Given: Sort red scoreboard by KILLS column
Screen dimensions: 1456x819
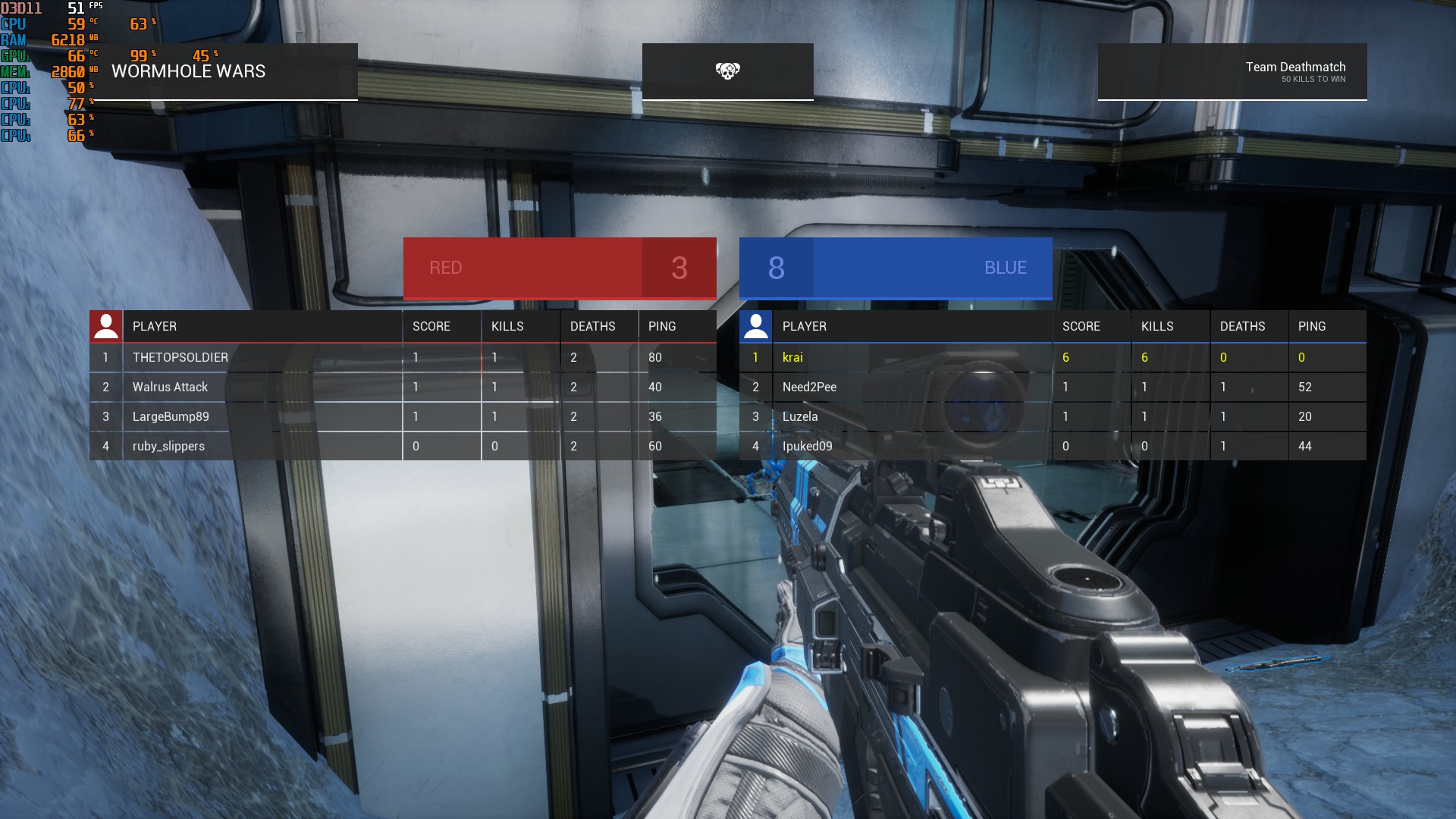Looking at the screenshot, I should (508, 326).
